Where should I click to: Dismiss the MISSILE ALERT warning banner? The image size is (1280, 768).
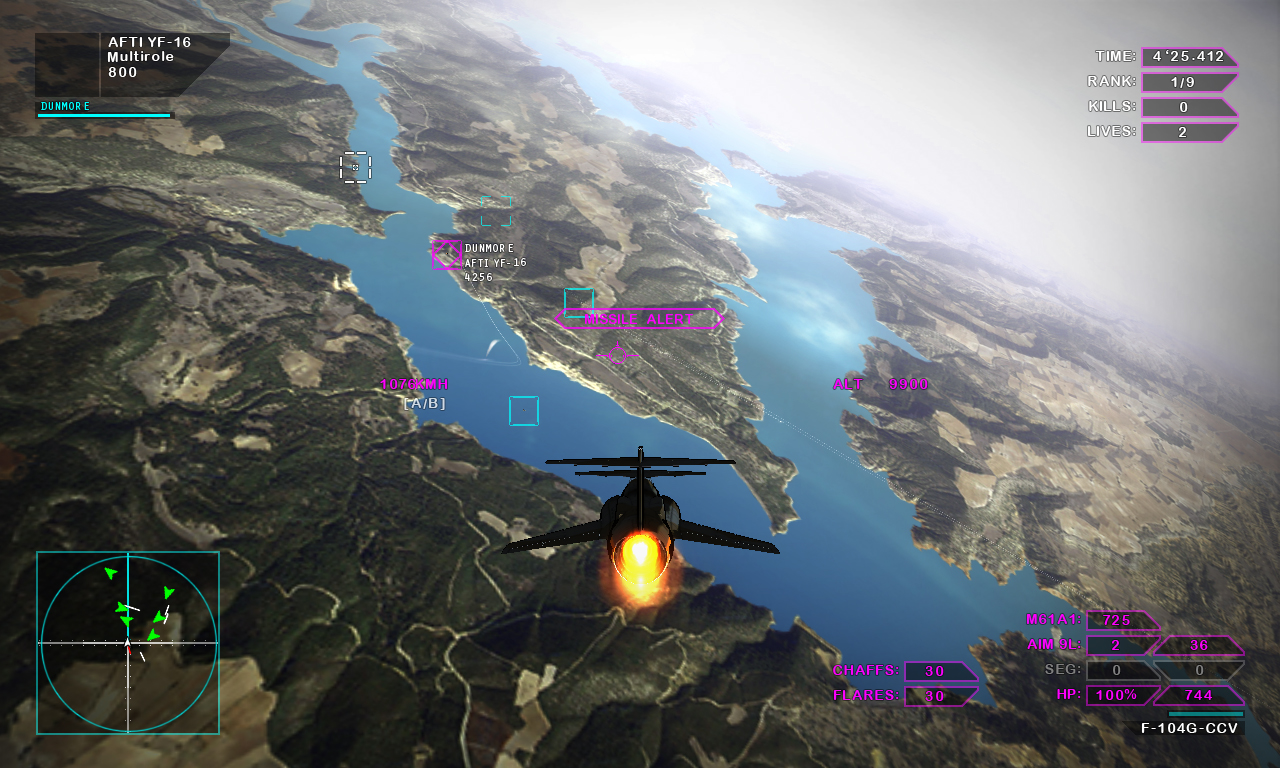637,319
